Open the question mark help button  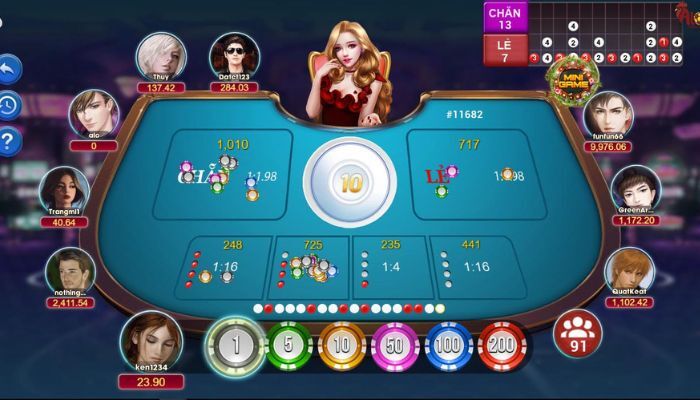9,141
